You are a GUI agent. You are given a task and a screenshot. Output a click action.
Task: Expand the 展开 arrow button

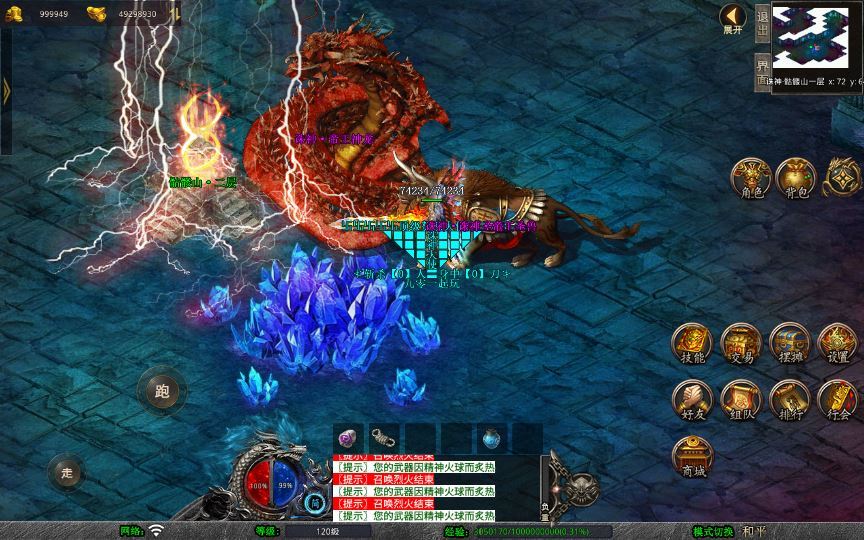point(733,18)
